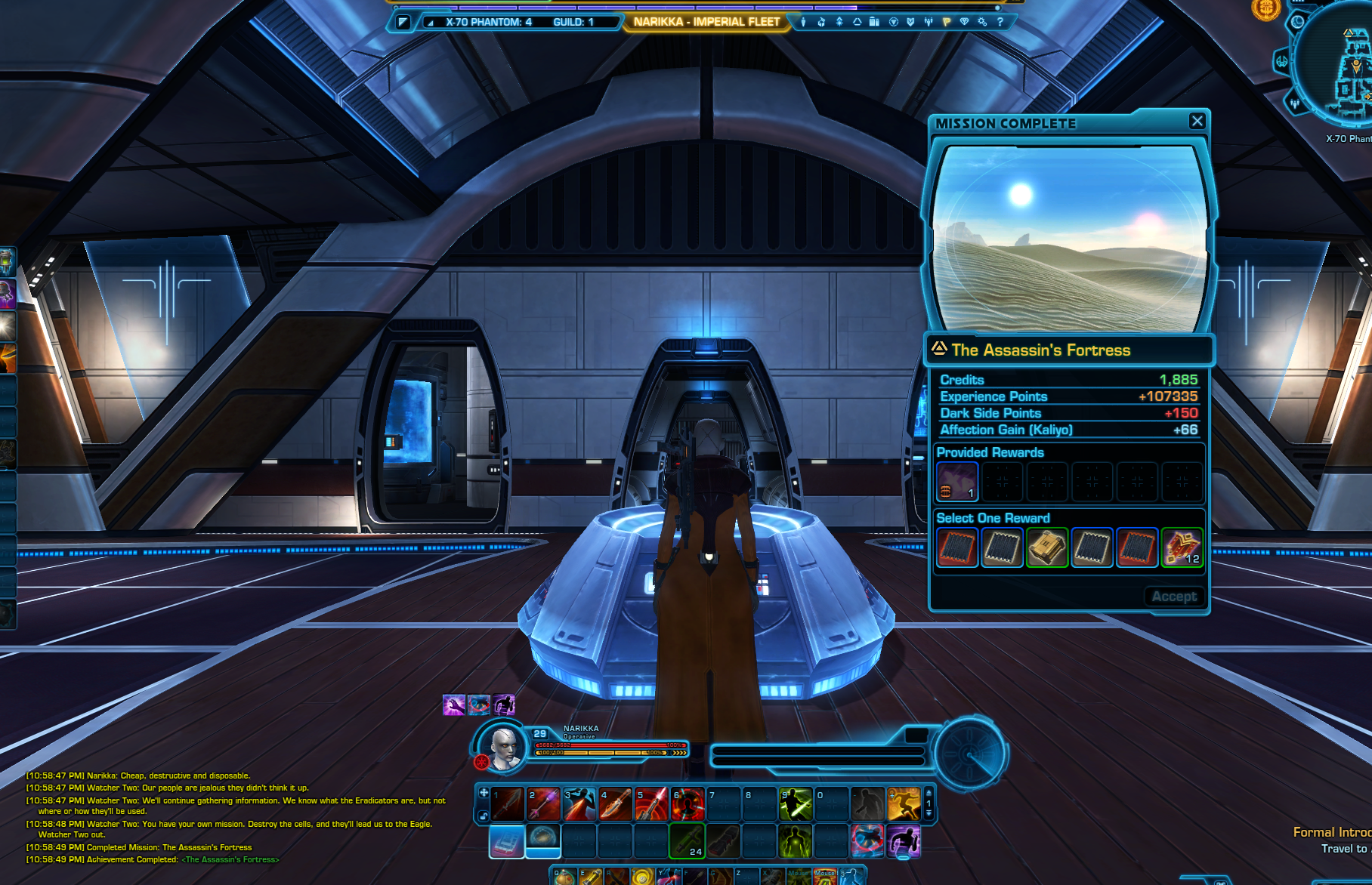1372x885 pixels.
Task: Trigger the red target silhouette ability in slot 6
Action: coord(688,804)
